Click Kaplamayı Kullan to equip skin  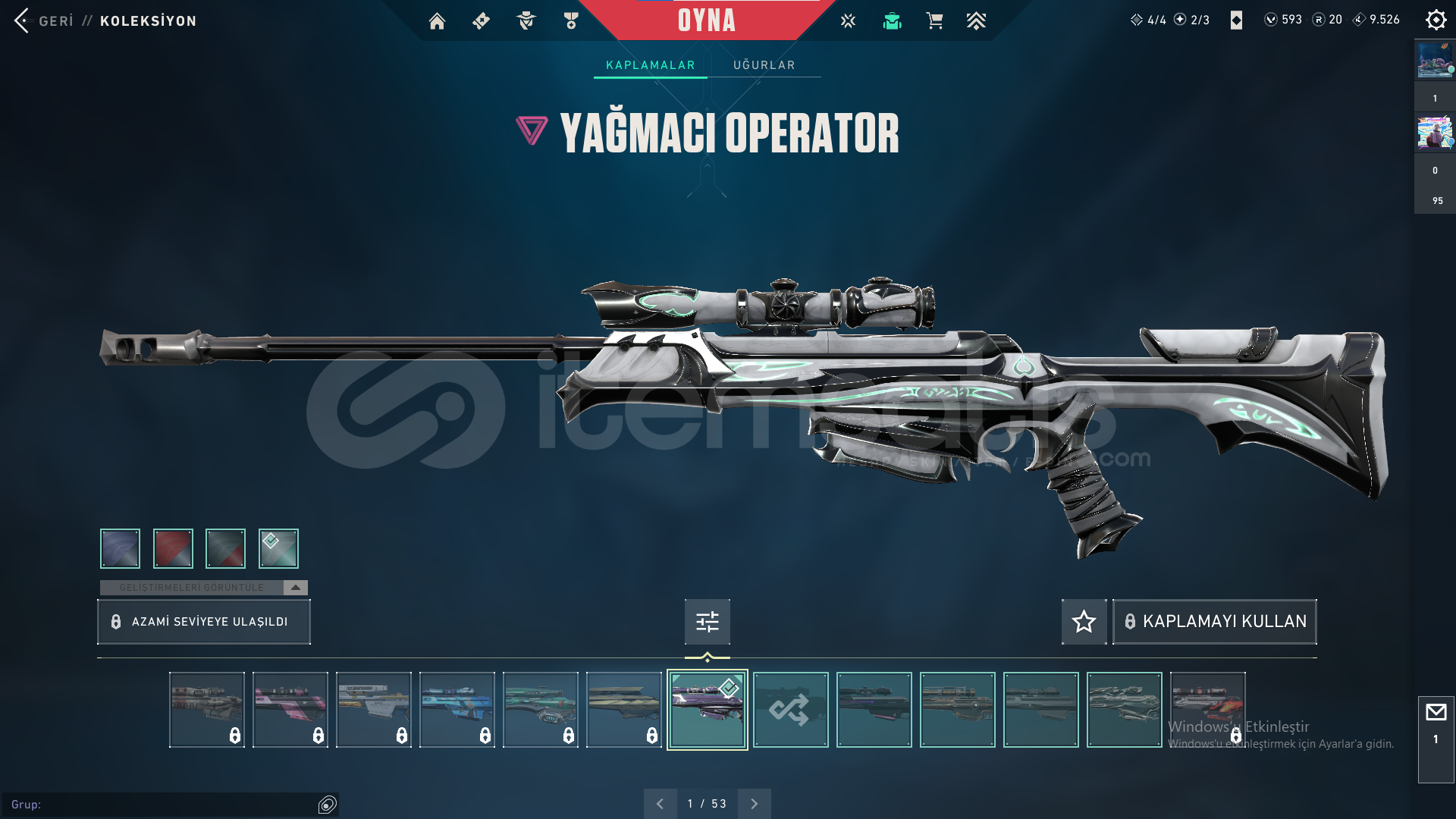pos(1215,622)
